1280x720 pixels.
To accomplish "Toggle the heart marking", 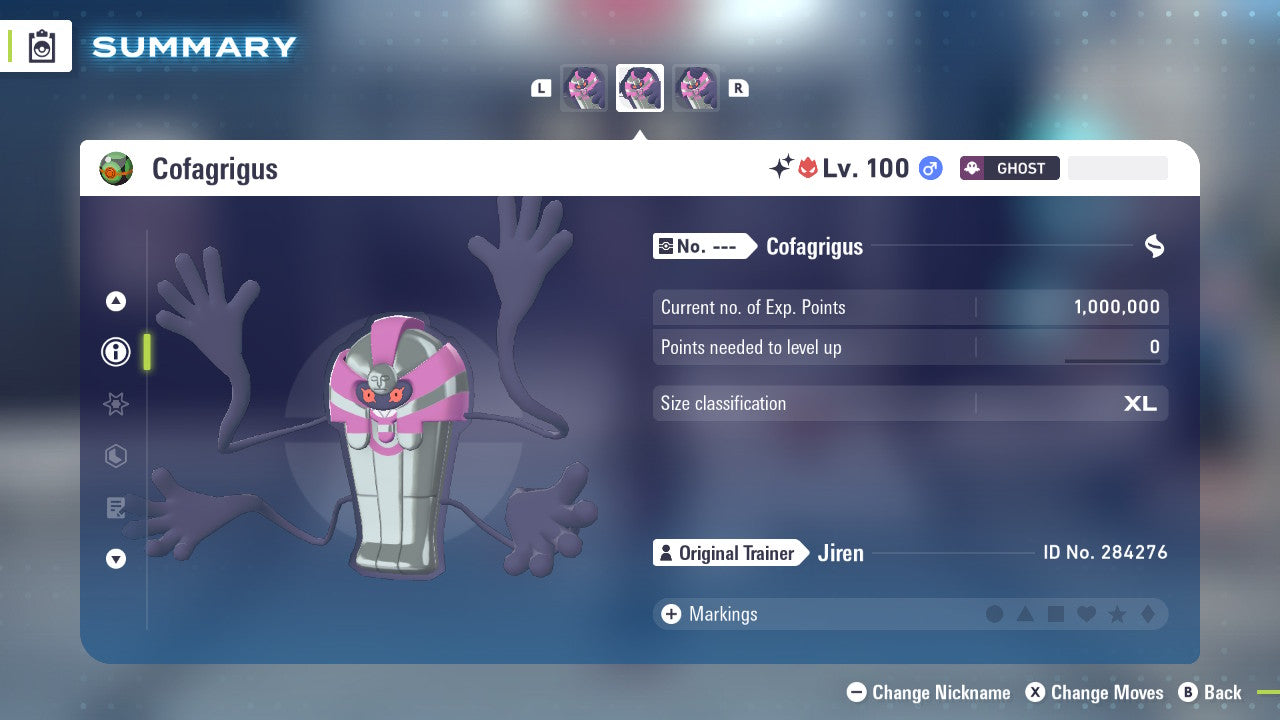I will tap(1086, 614).
